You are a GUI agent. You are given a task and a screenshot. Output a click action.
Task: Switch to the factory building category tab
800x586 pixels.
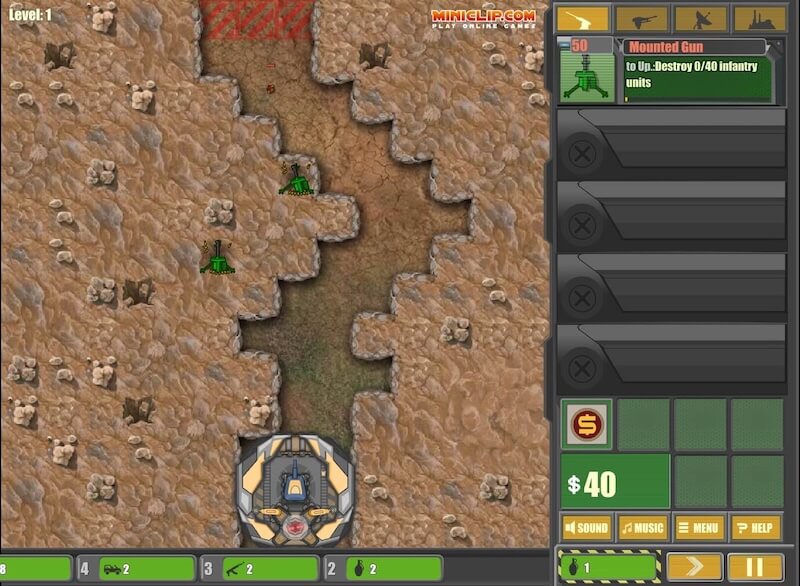coord(759,19)
